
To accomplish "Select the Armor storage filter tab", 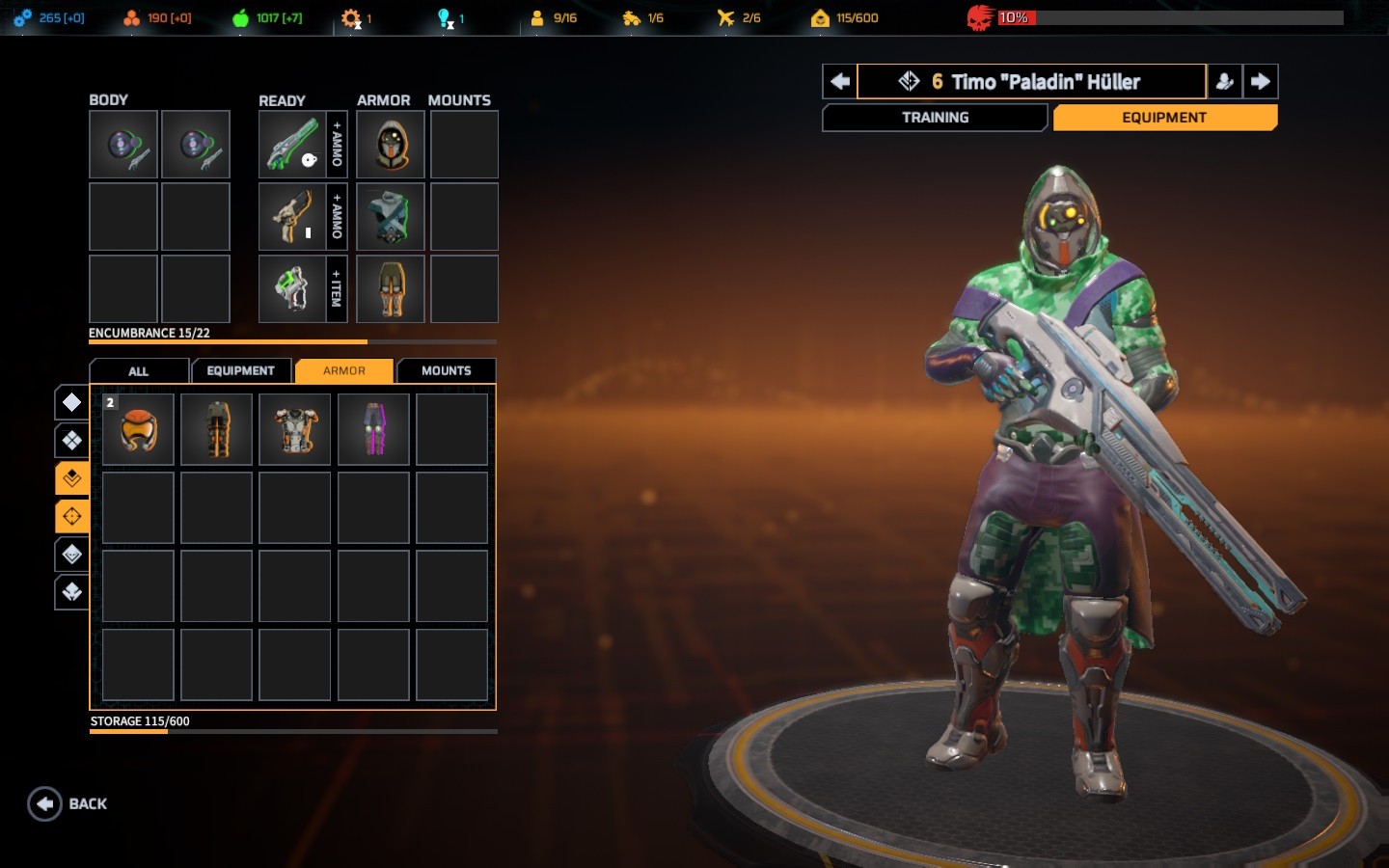I will [344, 371].
